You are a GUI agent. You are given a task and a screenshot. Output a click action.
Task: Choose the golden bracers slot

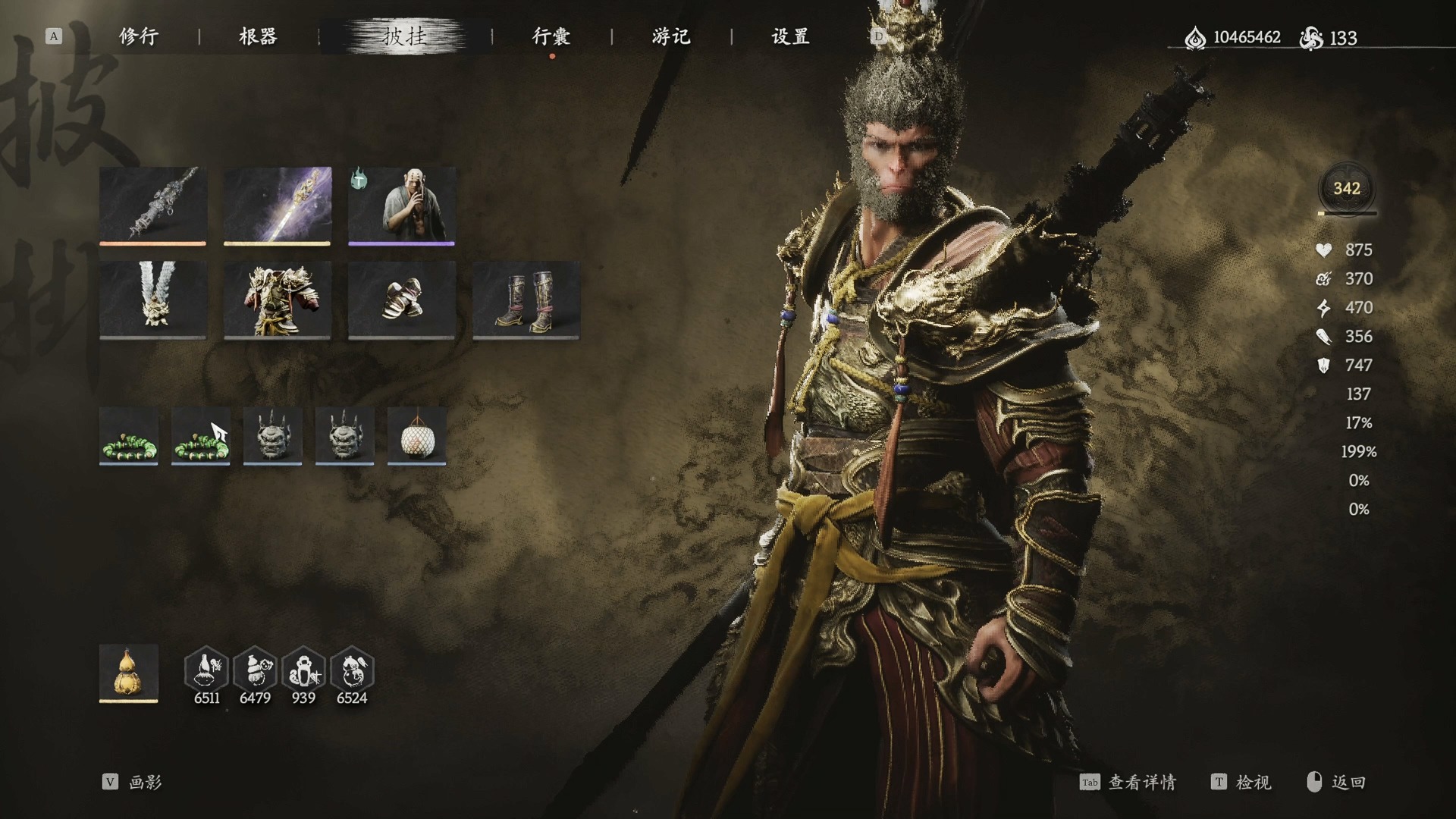(401, 300)
